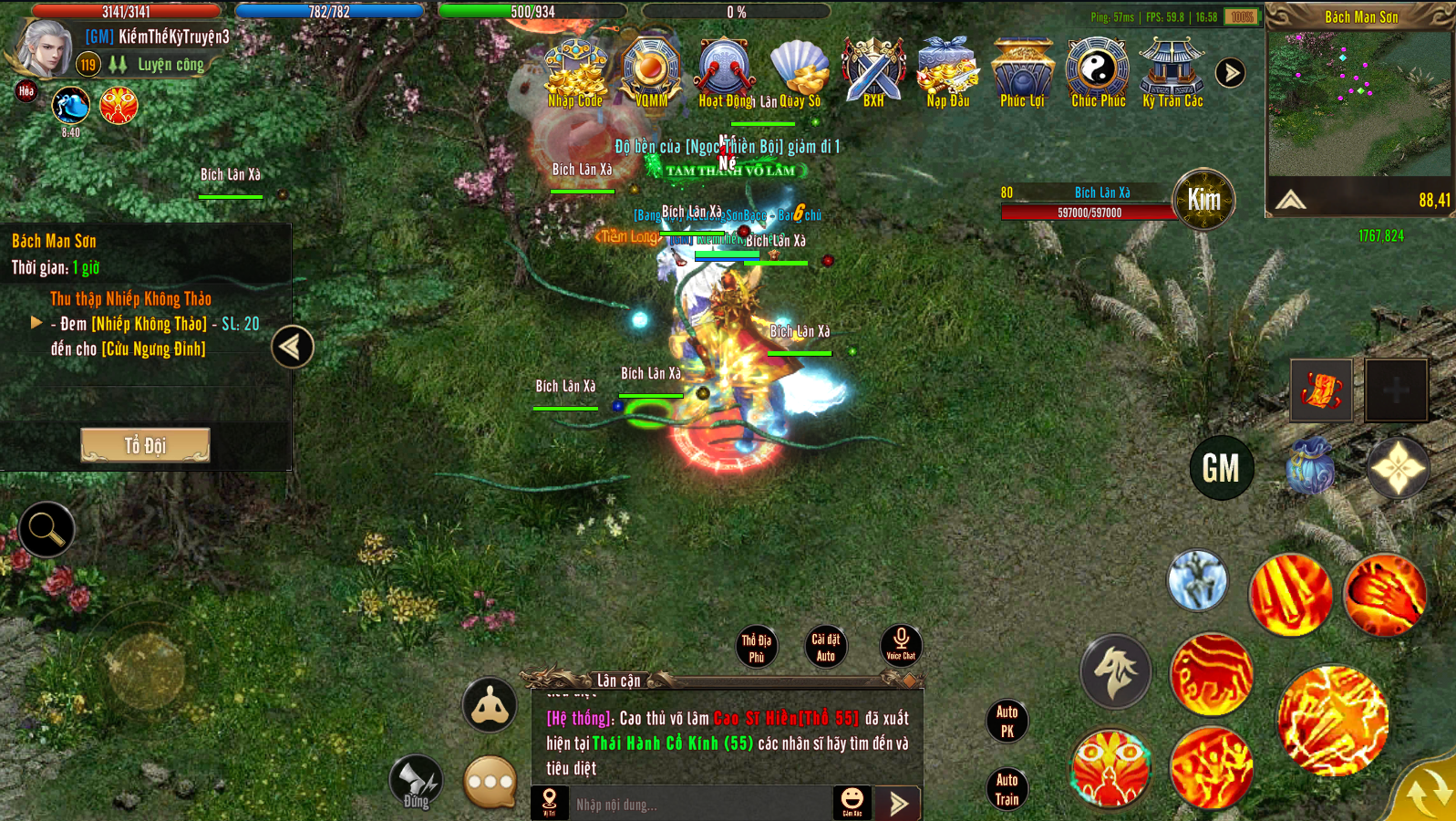Viewport: 1456px width, 821px height.
Task: Open the GM panel button
Action: pos(1221,469)
